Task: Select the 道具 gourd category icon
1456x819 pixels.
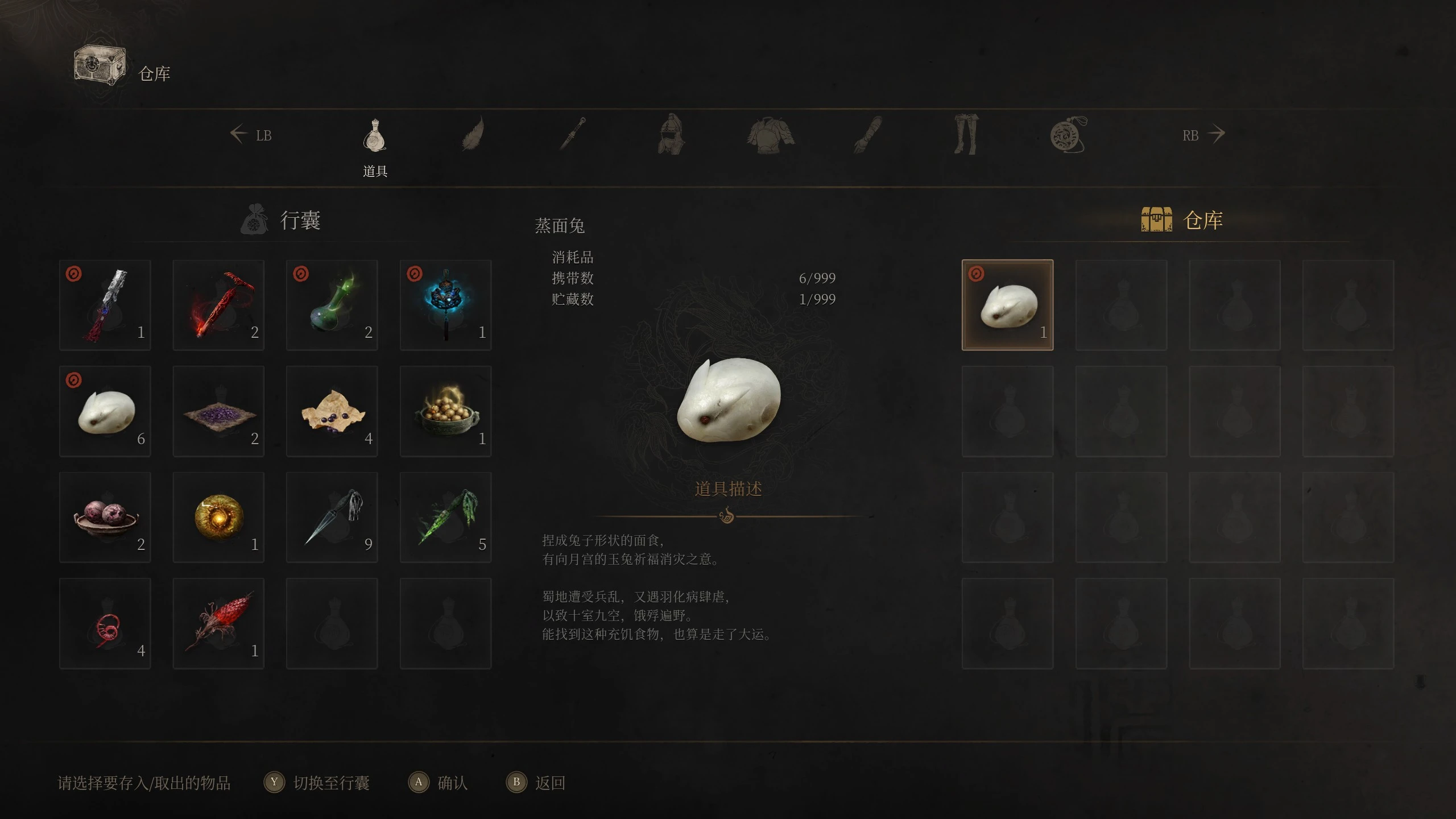Action: pos(375,136)
